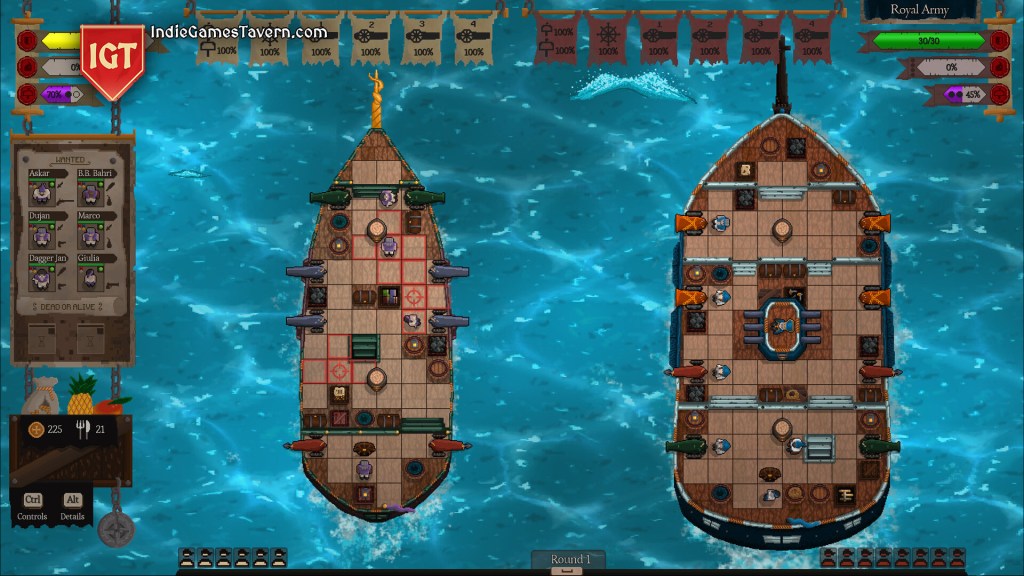Click the Dead or Alive banner
Image resolution: width=1024 pixels, height=576 pixels.
pos(67,306)
